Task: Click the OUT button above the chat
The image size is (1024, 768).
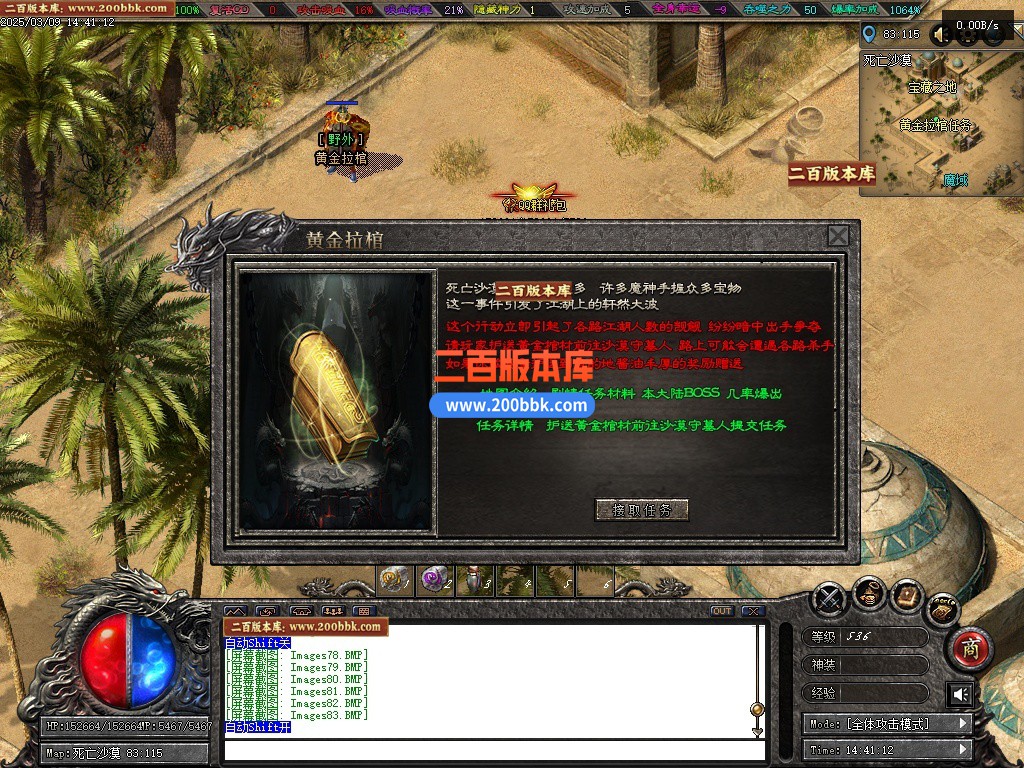Action: pyautogui.click(x=722, y=611)
